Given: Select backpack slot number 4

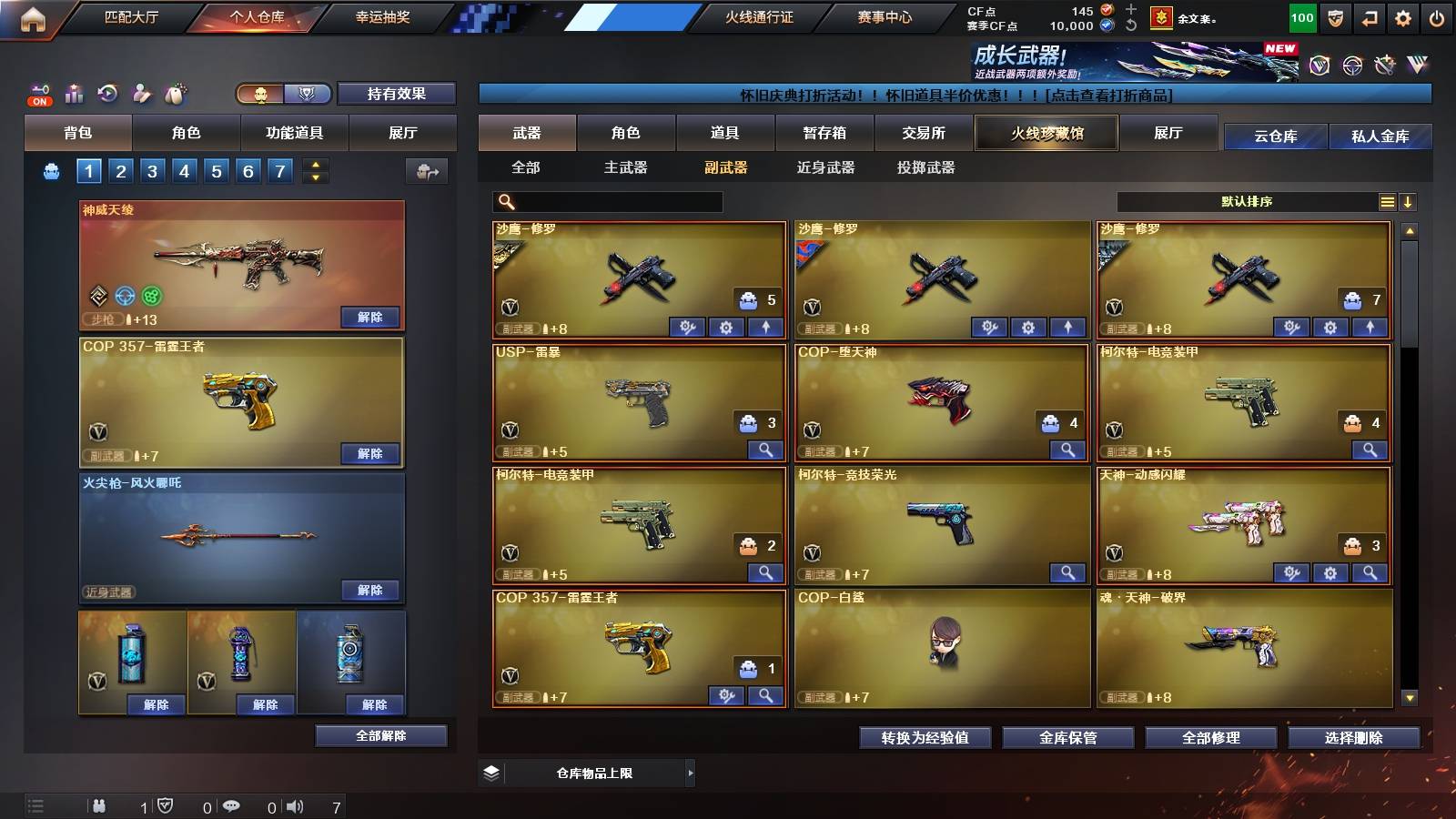Looking at the screenshot, I should pos(186,170).
